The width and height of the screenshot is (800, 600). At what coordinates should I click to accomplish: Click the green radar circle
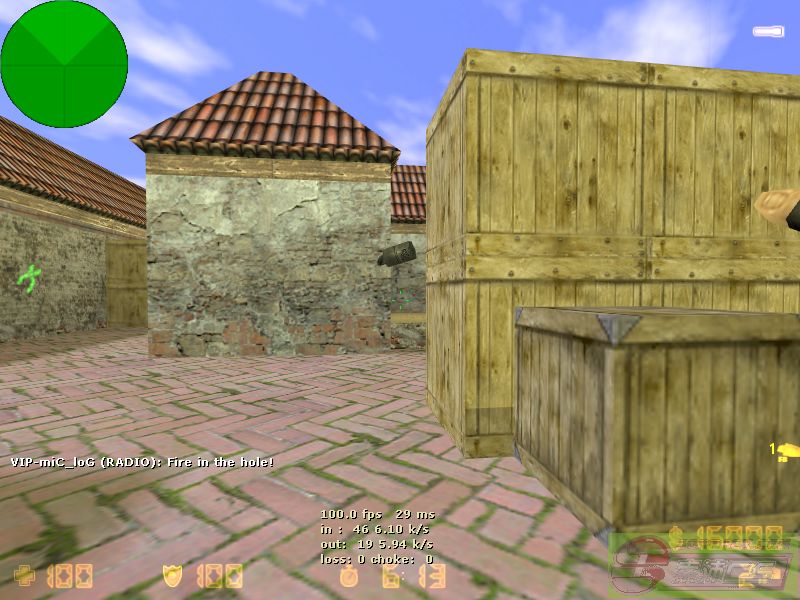click(x=64, y=64)
